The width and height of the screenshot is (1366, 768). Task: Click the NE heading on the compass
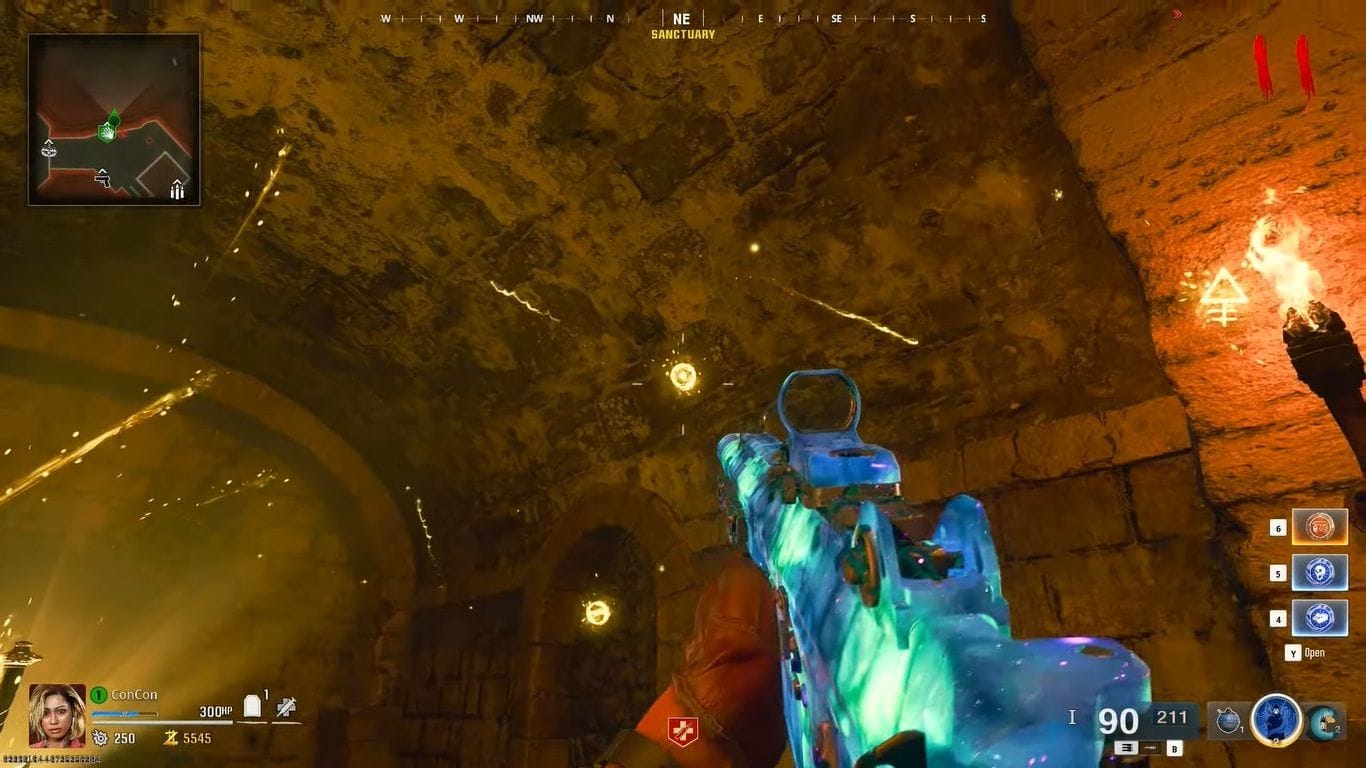pyautogui.click(x=681, y=18)
